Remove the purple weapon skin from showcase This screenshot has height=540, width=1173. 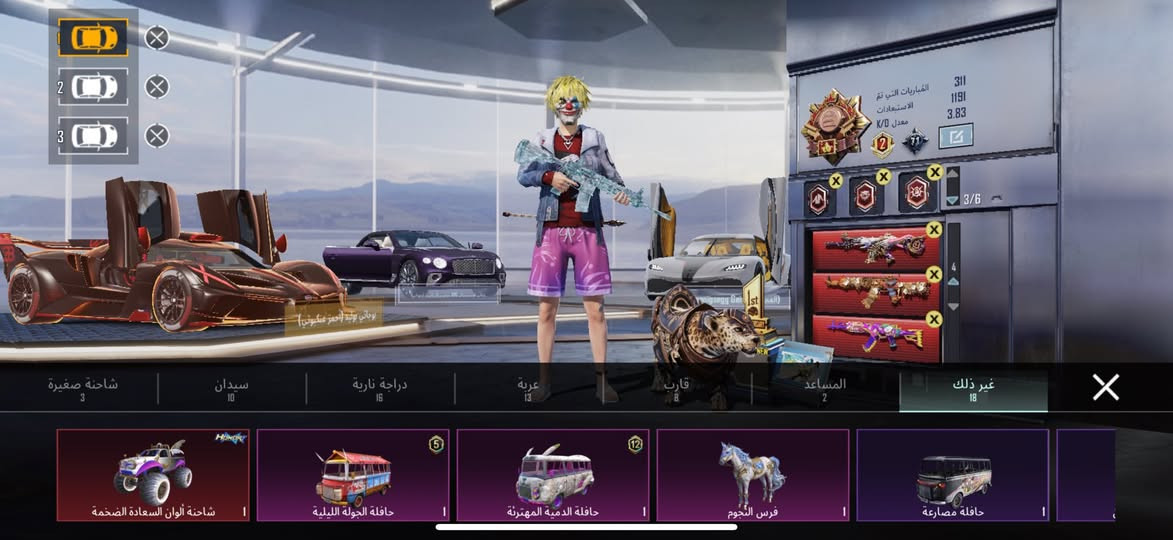coord(934,319)
